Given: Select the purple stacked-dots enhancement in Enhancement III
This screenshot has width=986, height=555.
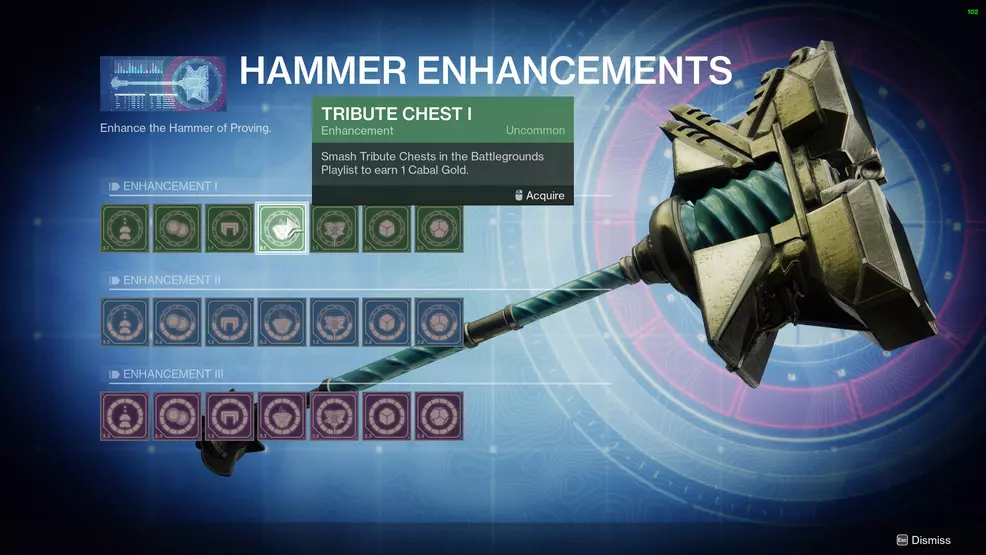Looking at the screenshot, I should [125, 416].
